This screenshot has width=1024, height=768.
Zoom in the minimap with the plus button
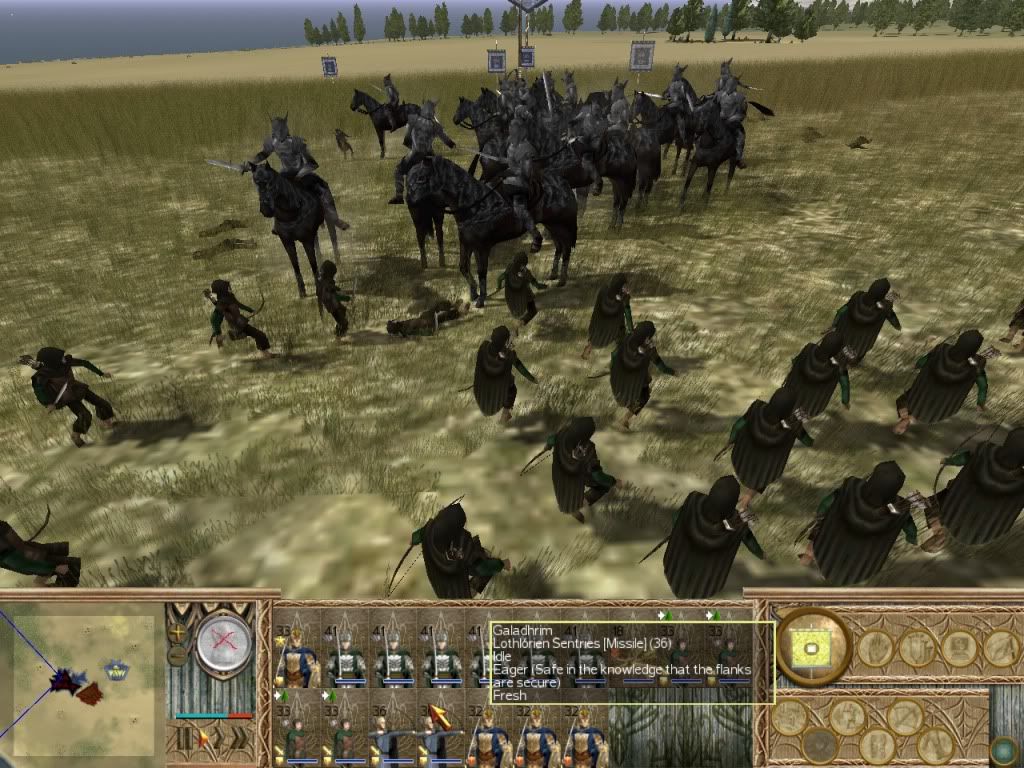tap(178, 633)
